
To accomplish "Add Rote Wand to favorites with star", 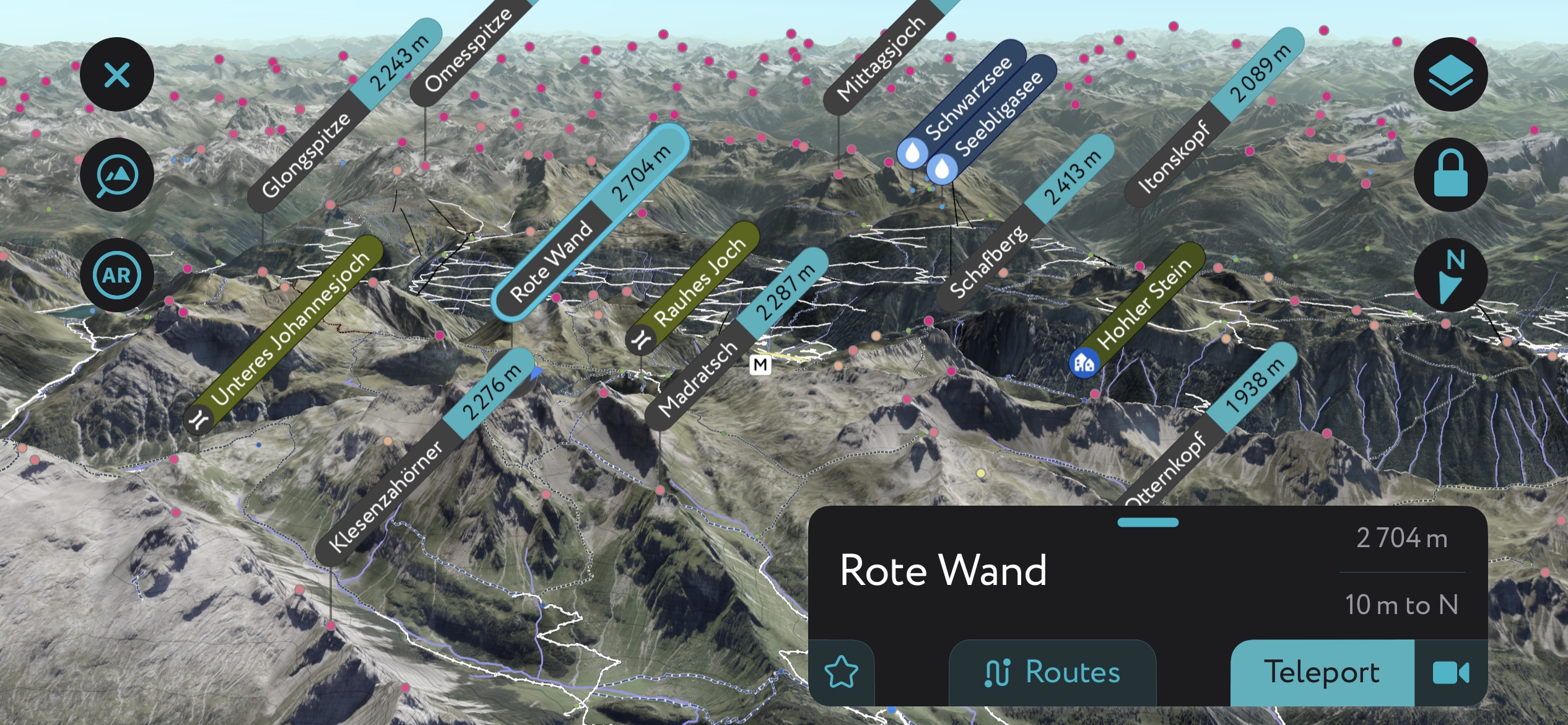I will tap(842, 672).
